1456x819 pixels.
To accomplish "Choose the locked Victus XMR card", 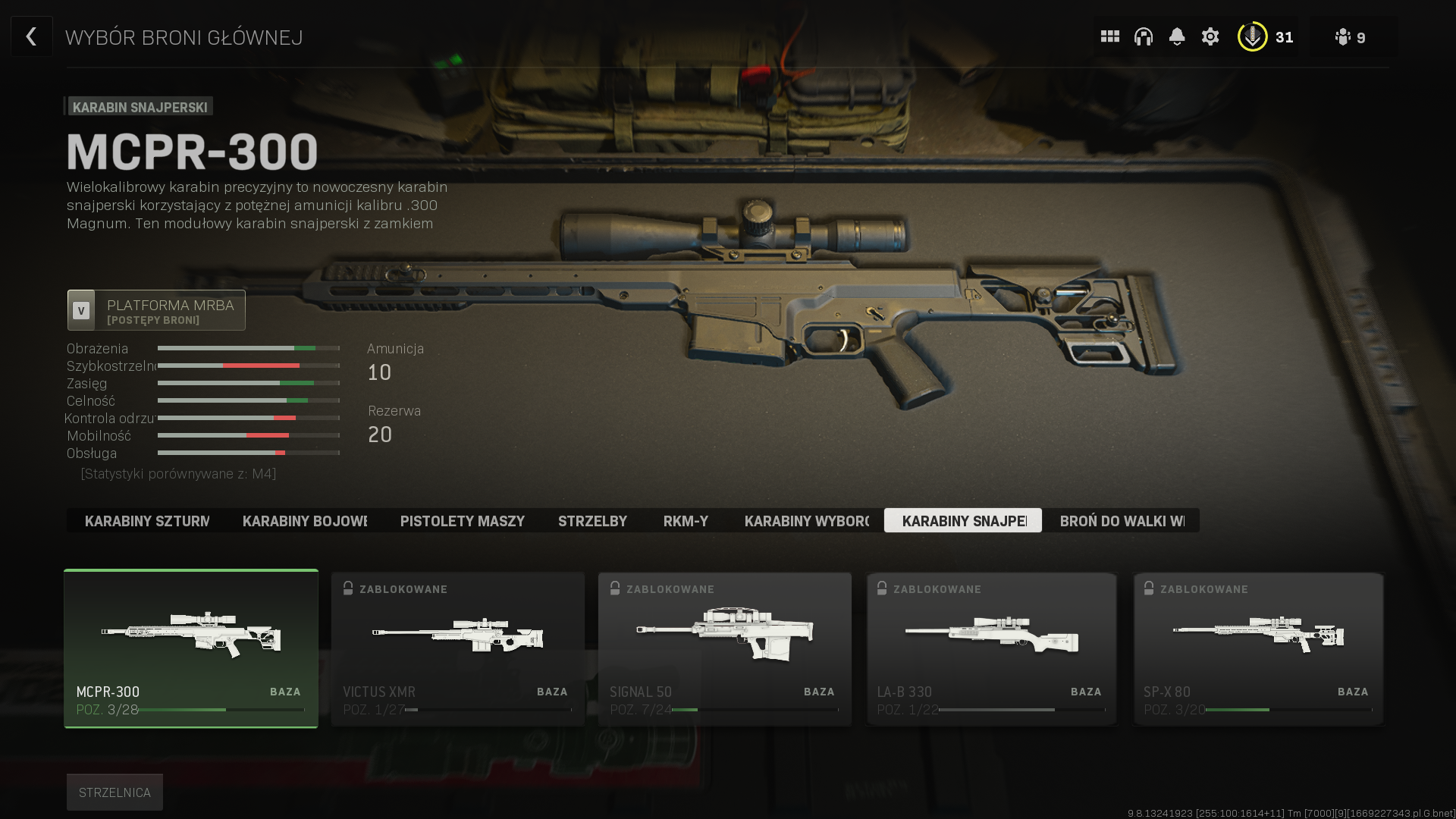I will coord(458,648).
